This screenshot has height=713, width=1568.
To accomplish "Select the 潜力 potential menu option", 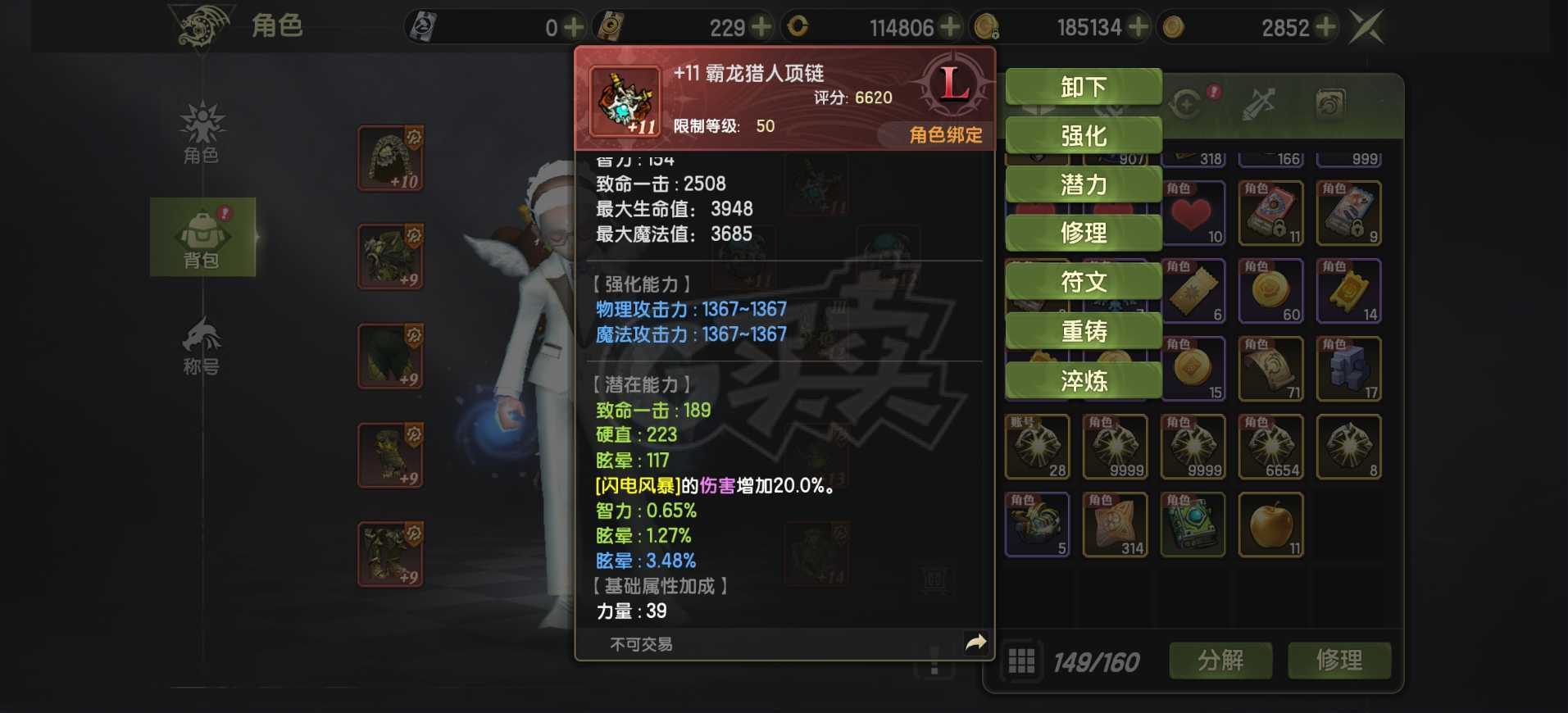I will (x=1082, y=184).
